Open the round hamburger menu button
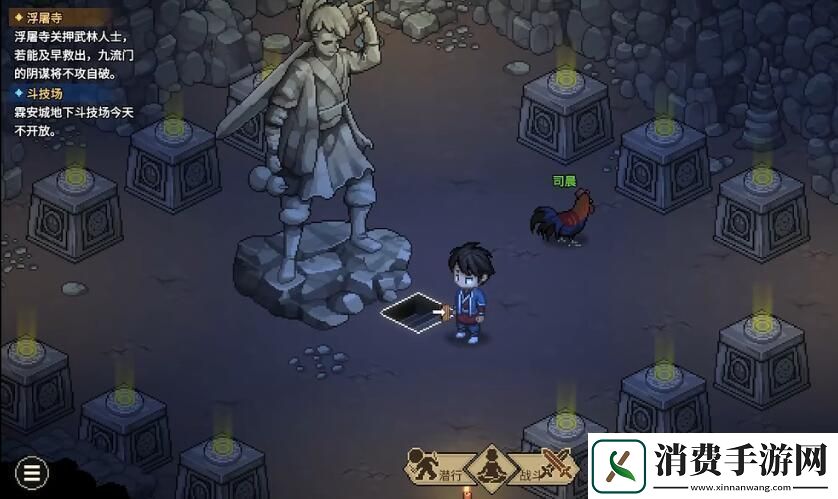This screenshot has width=838, height=499. tap(33, 471)
